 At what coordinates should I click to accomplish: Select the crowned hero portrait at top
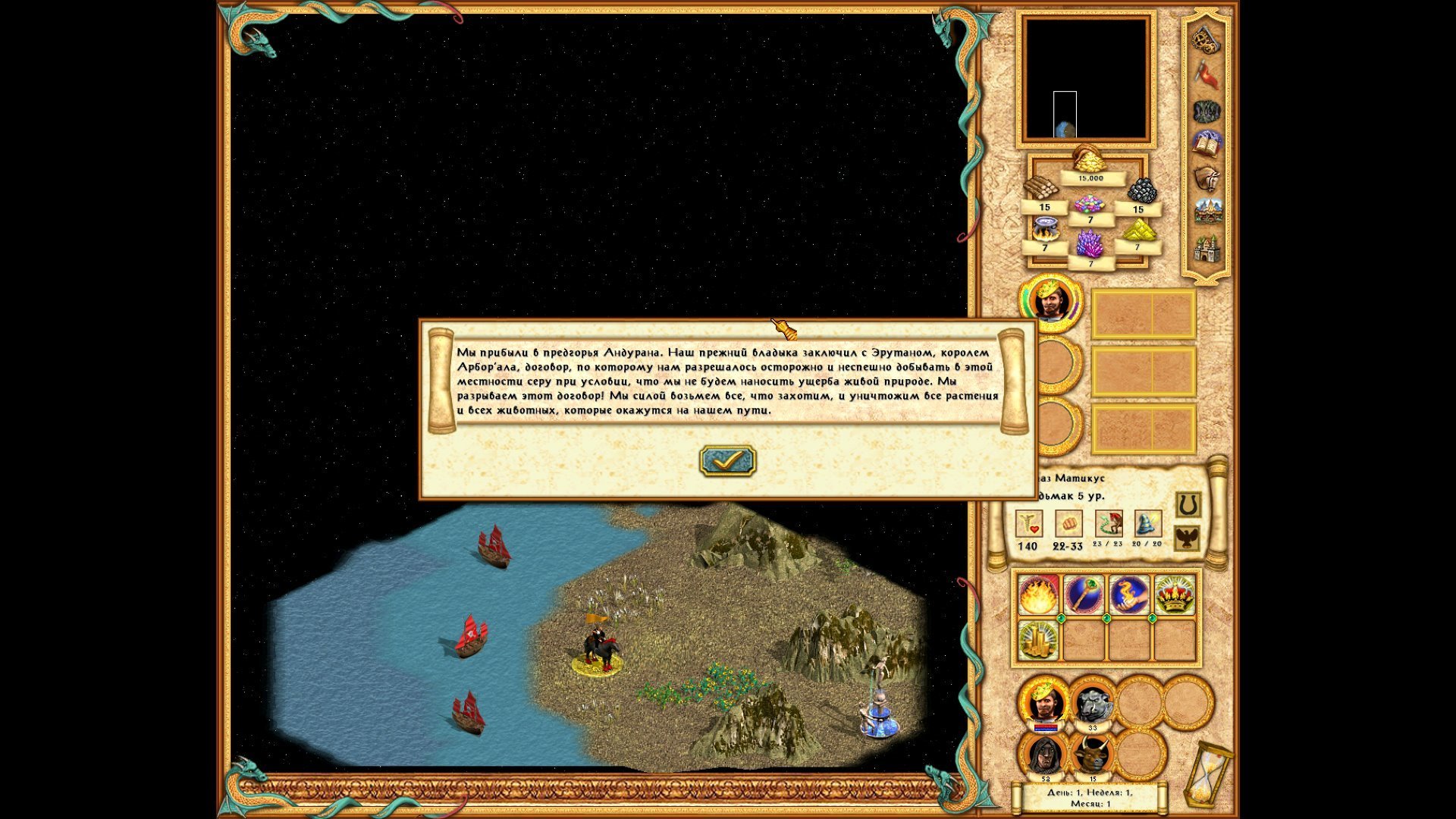(x=1050, y=301)
